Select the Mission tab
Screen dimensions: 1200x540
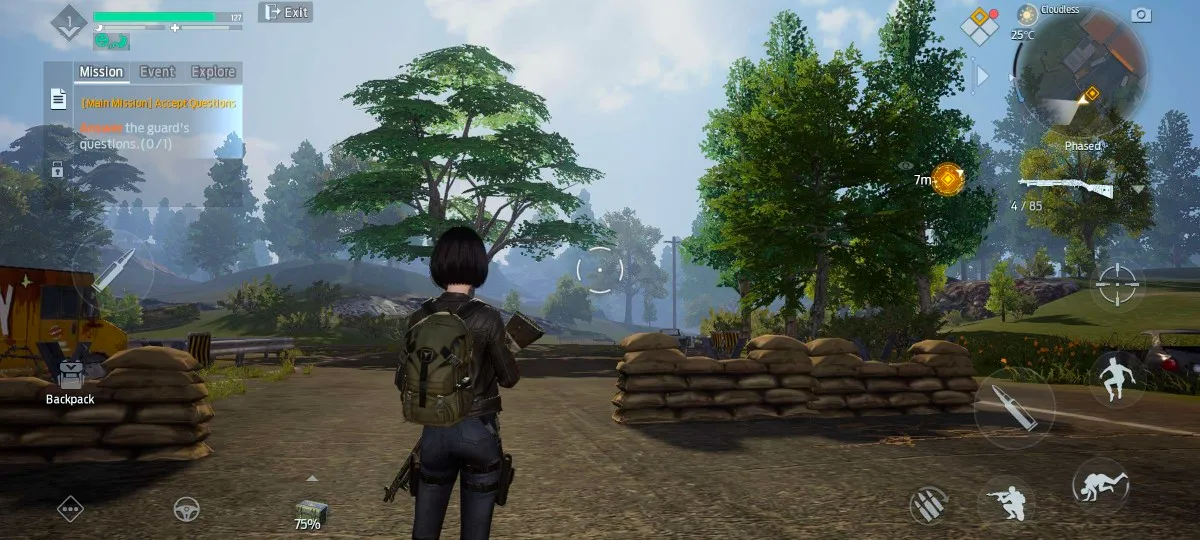tap(101, 72)
